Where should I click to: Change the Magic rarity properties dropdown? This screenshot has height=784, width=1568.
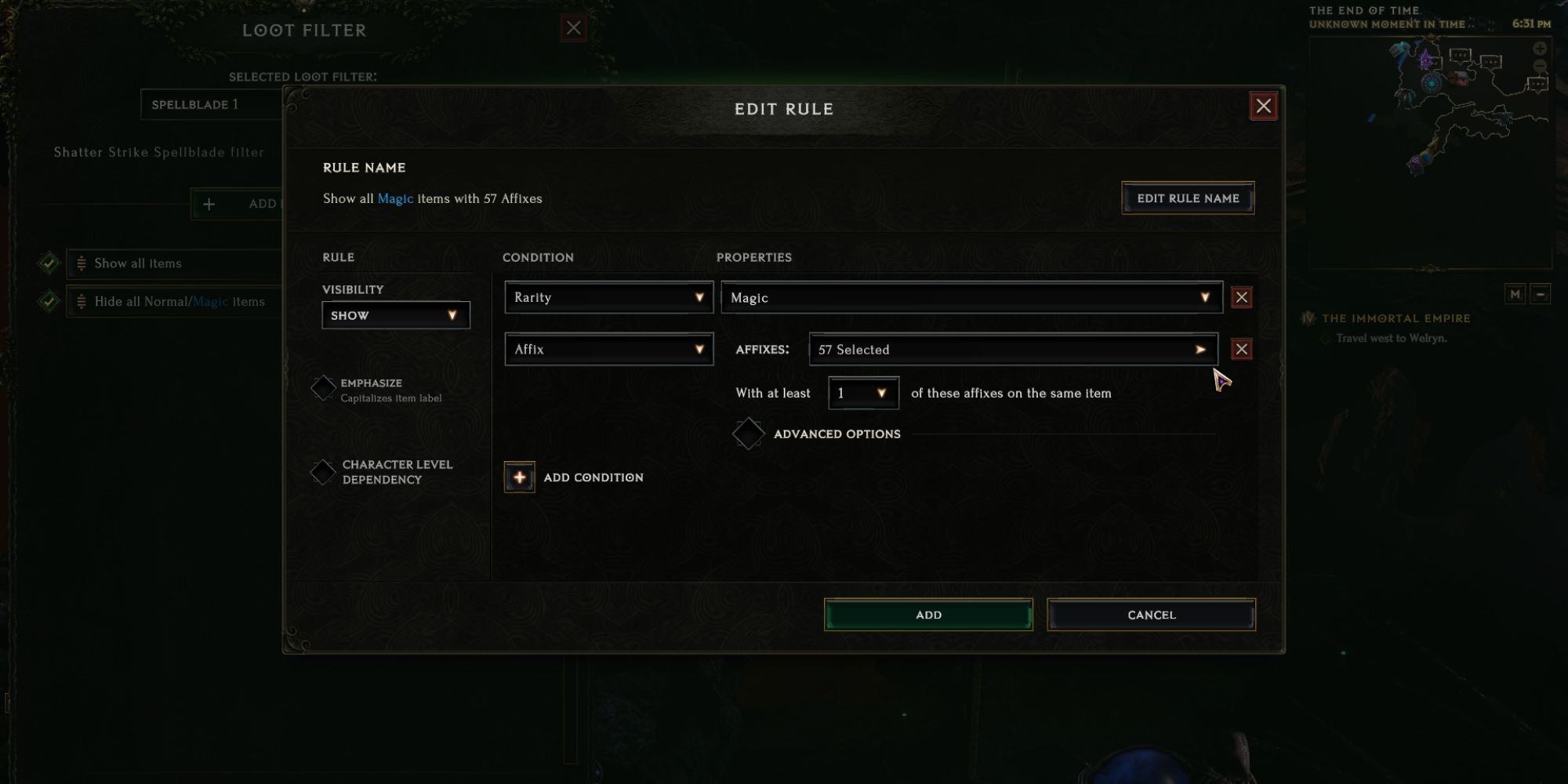click(x=971, y=297)
